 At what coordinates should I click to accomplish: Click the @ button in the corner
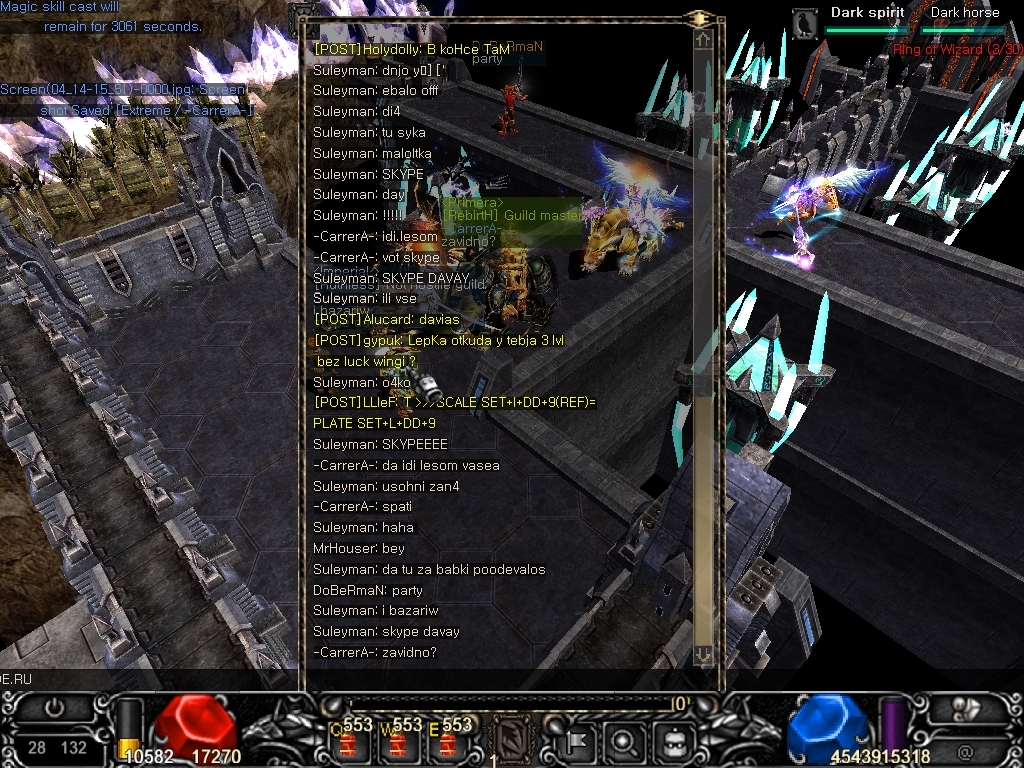pos(966,752)
